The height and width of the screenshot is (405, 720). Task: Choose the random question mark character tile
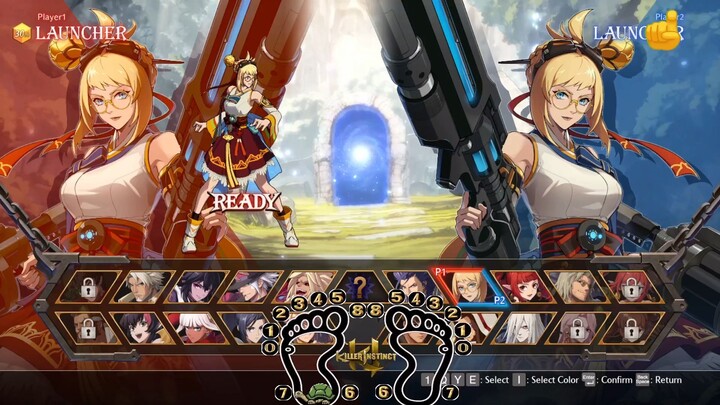357,288
